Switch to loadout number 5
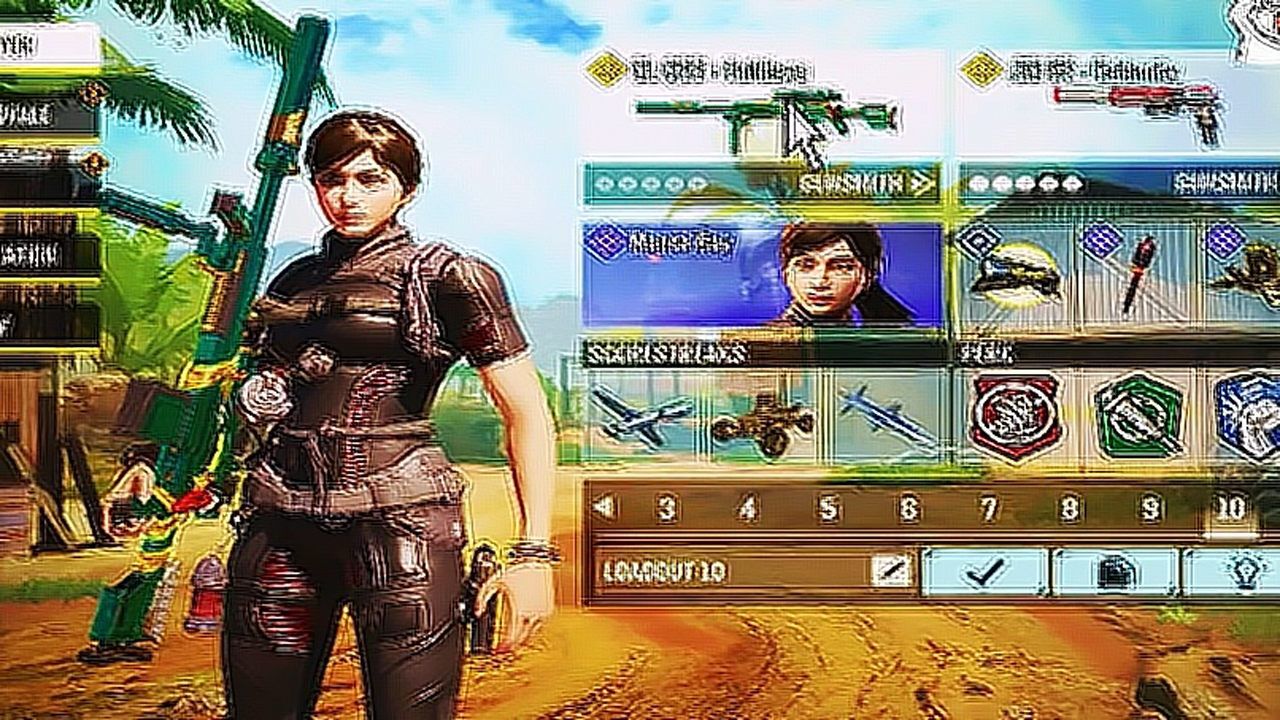This screenshot has height=720, width=1280. (x=829, y=509)
